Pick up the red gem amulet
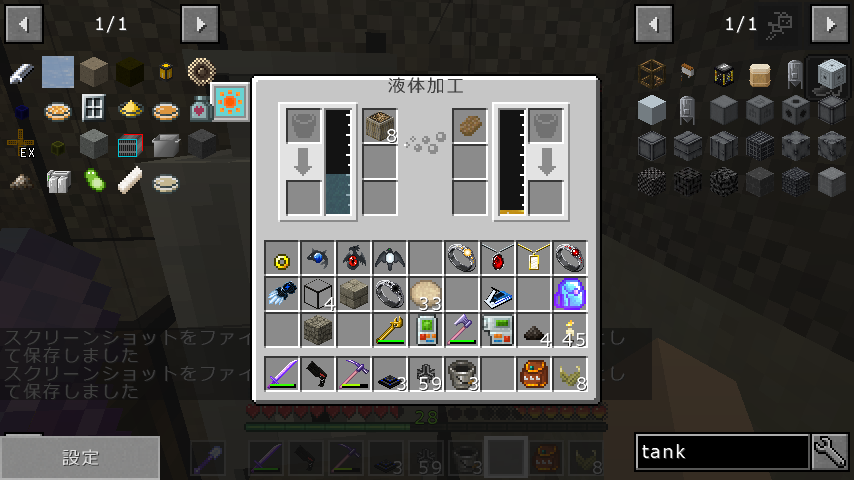Viewport: 854px width, 480px height. click(x=498, y=258)
